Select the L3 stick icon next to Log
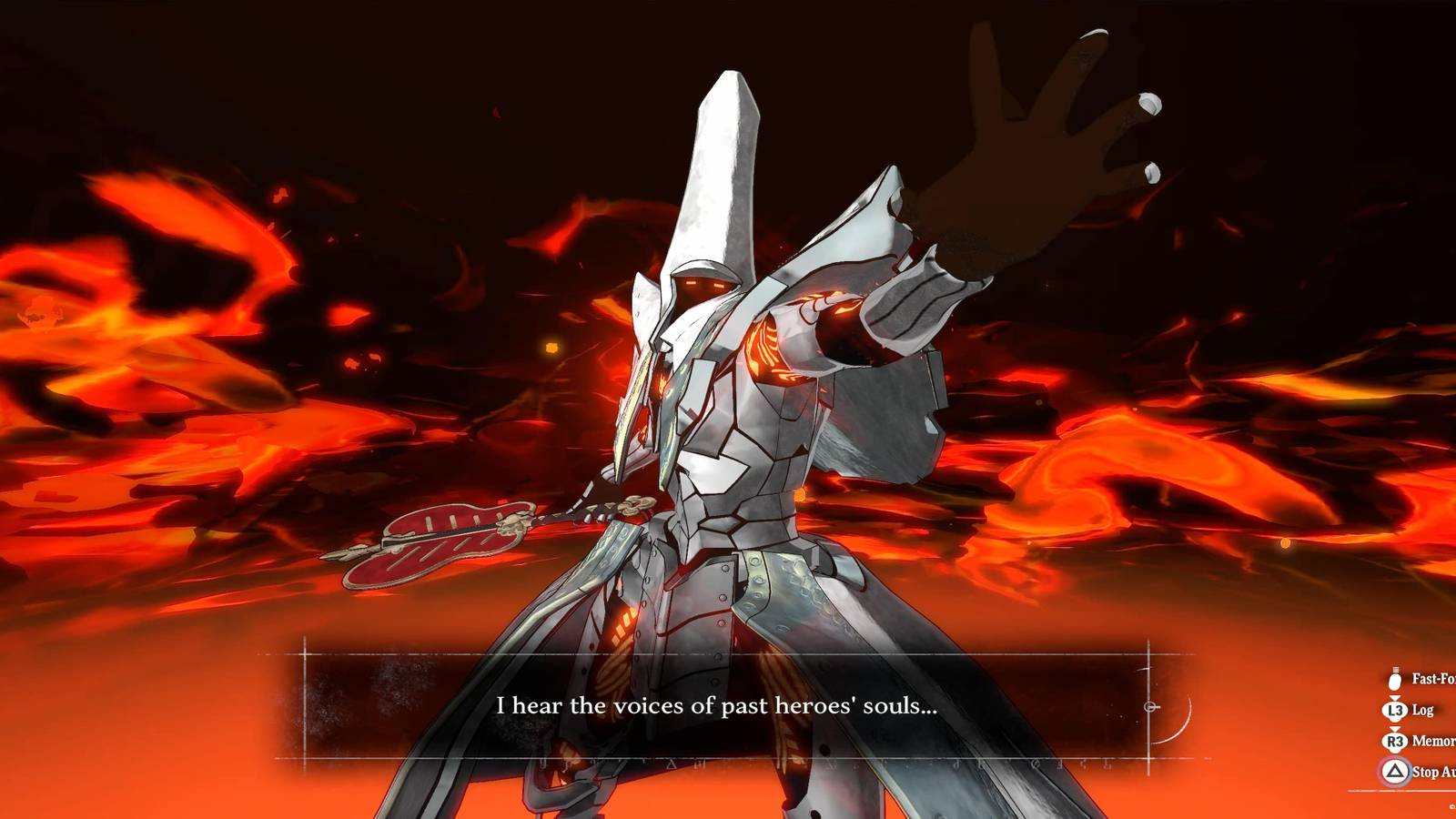This screenshot has width=1456, height=819. pos(1394,710)
